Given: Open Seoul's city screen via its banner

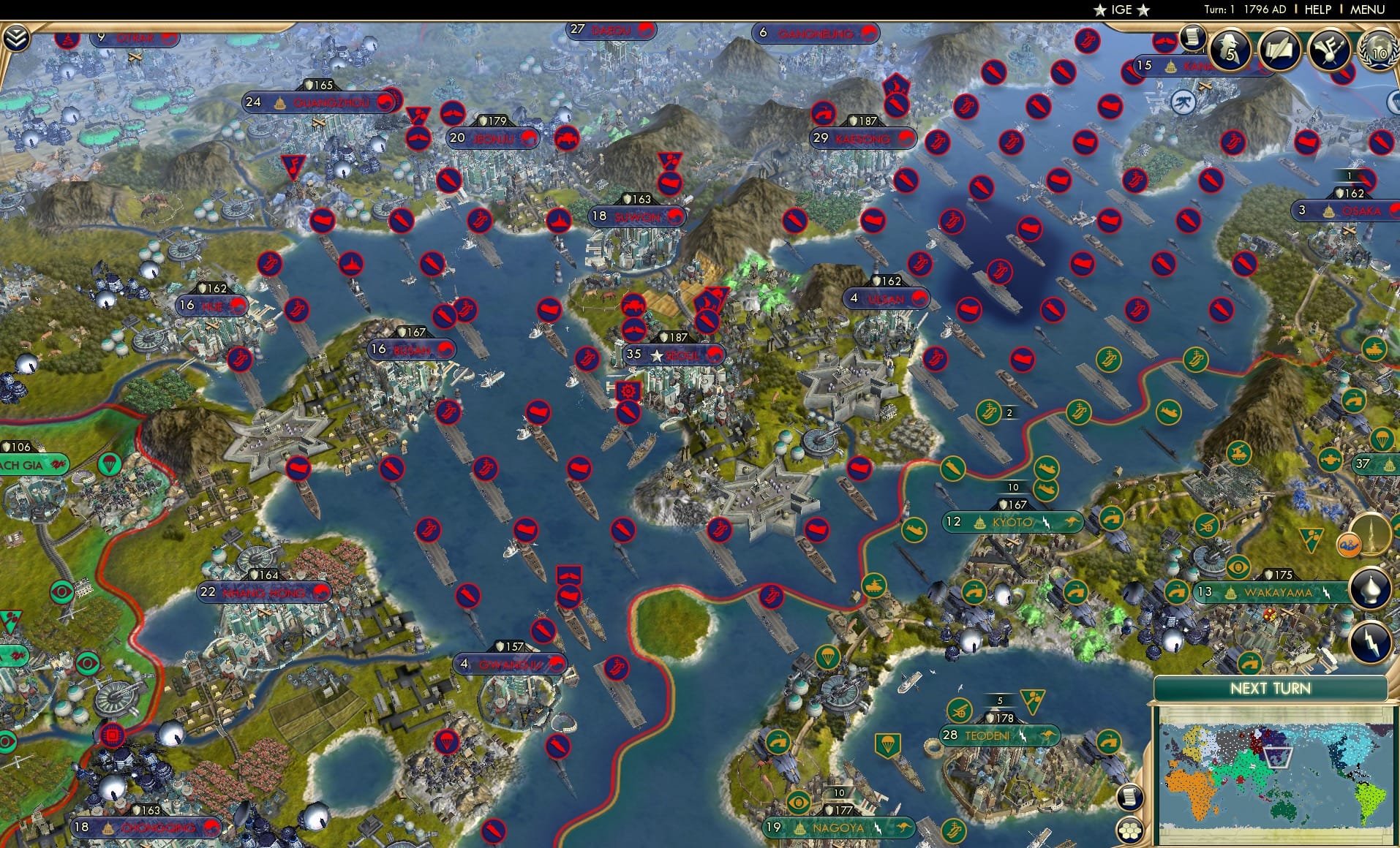Looking at the screenshot, I should point(674,355).
